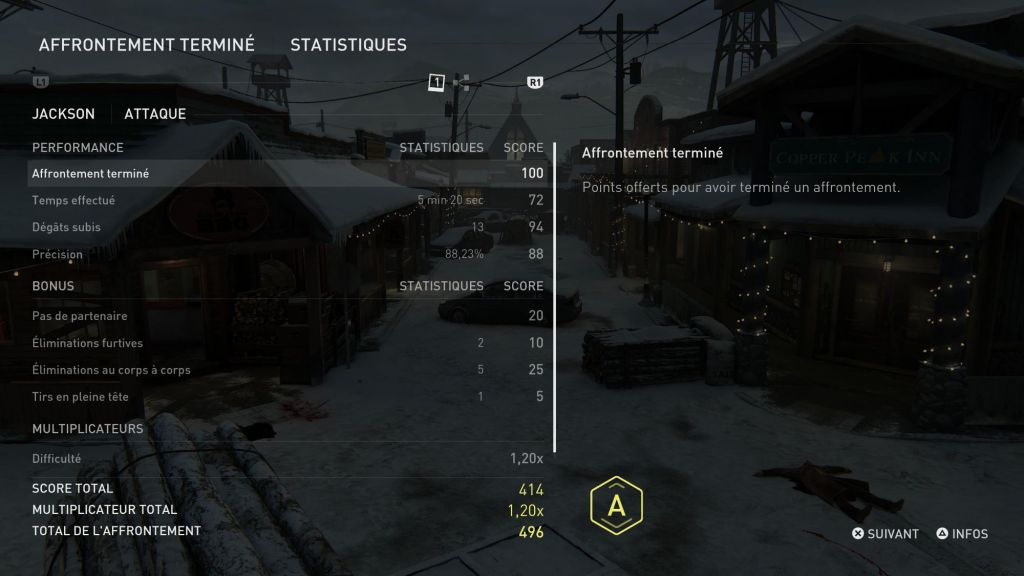Show details with the Infos button

point(962,534)
